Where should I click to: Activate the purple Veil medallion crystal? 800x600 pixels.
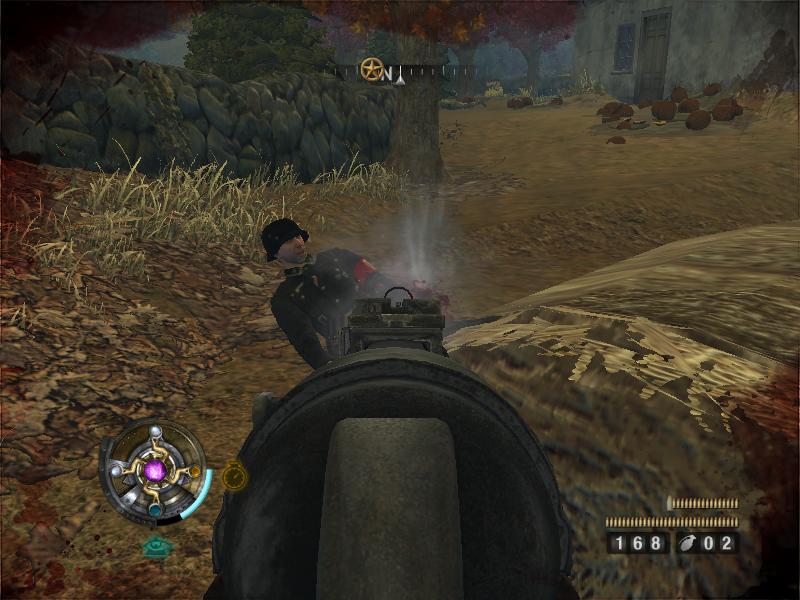point(155,469)
